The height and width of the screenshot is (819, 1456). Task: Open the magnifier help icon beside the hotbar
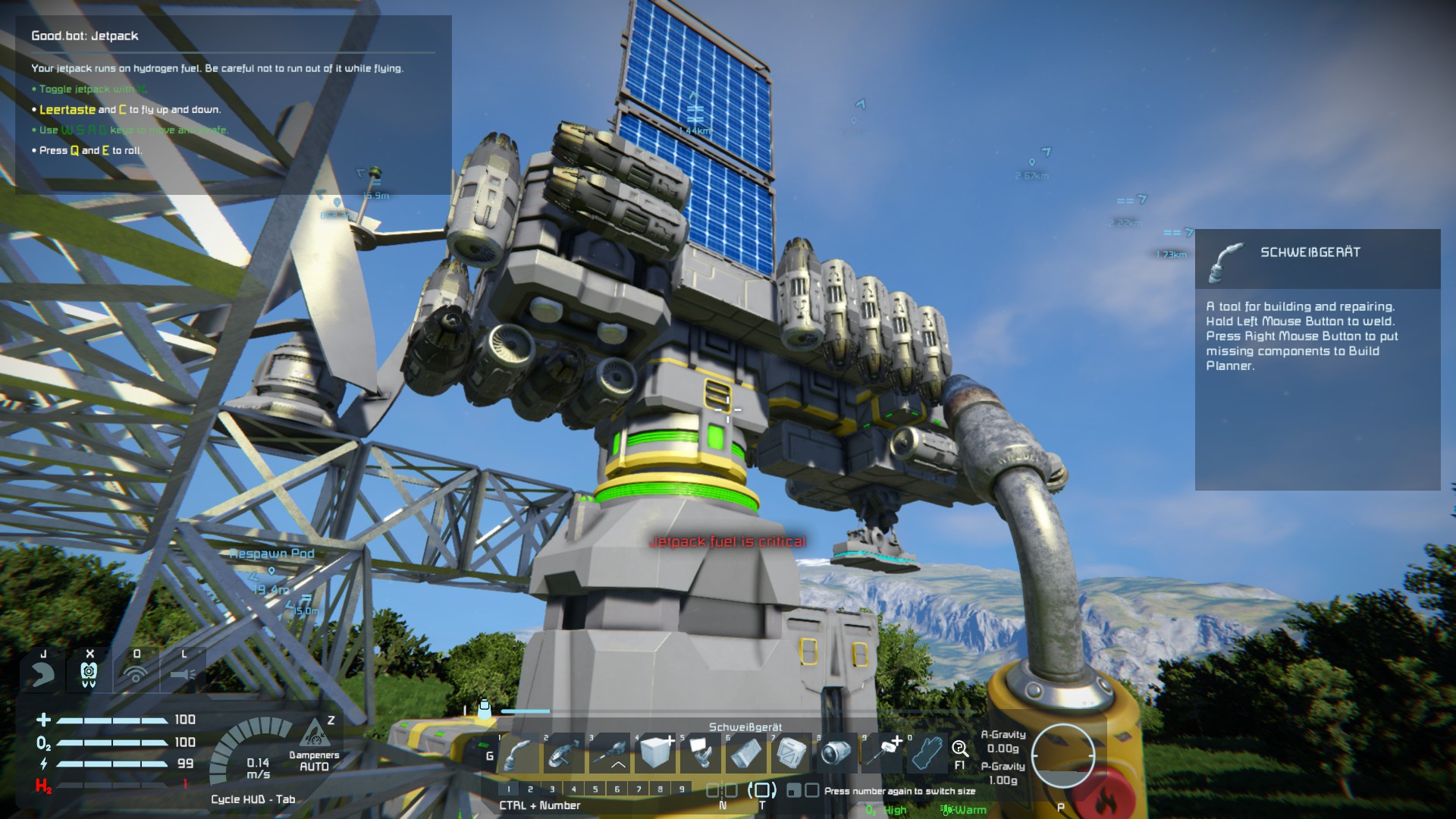pyautogui.click(x=960, y=749)
